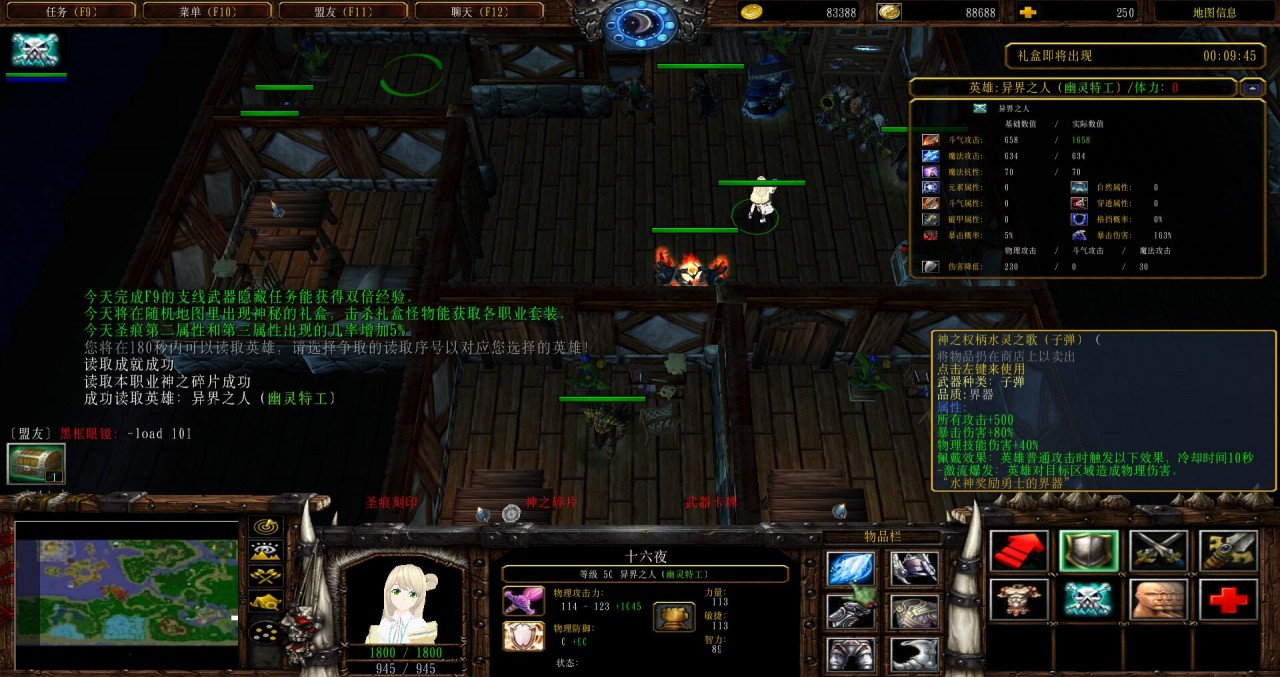Activate the red cross ability
The width and height of the screenshot is (1280, 677).
[1228, 599]
